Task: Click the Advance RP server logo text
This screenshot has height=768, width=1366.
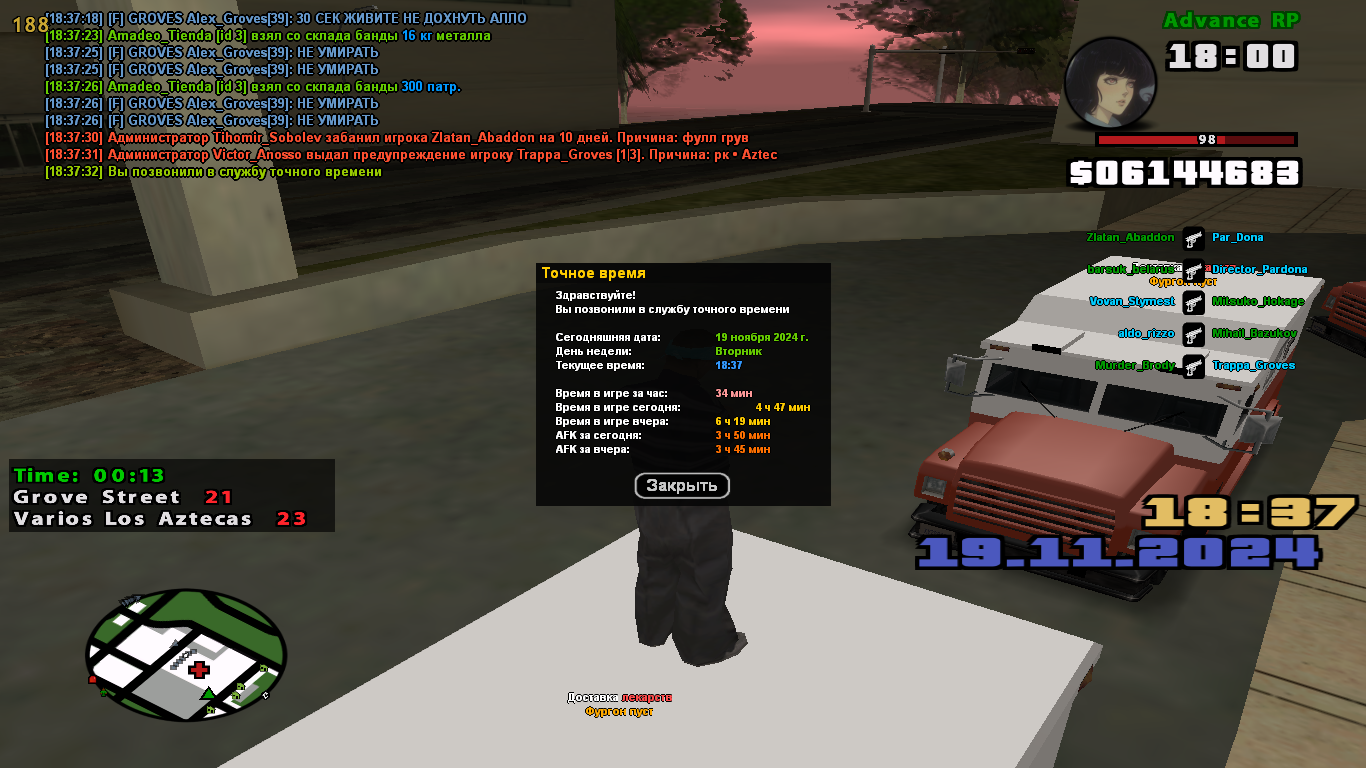Action: pyautogui.click(x=1229, y=20)
